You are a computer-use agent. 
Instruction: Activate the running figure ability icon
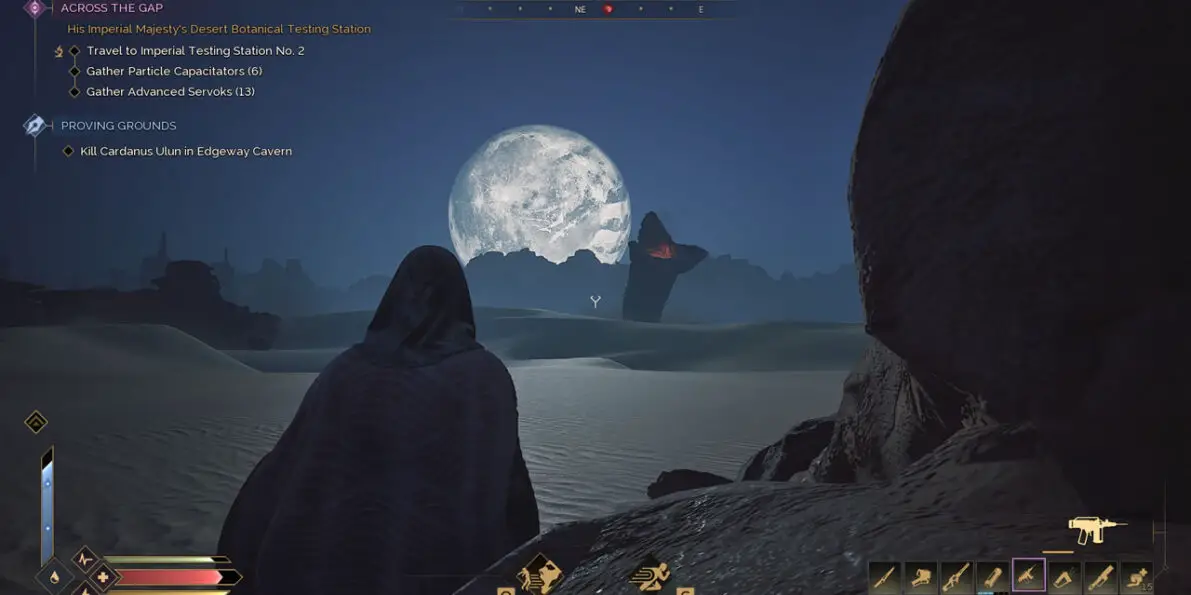point(651,575)
